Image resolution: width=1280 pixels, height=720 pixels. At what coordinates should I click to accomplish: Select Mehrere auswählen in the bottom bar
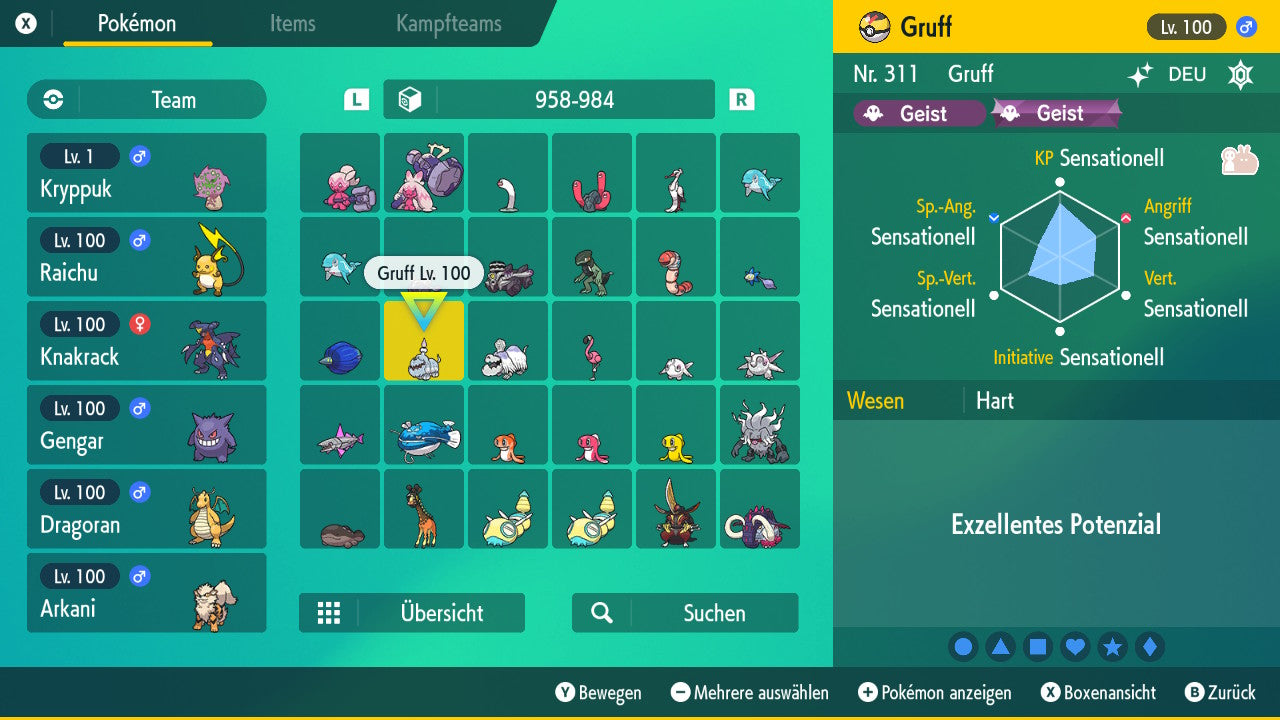[755, 692]
